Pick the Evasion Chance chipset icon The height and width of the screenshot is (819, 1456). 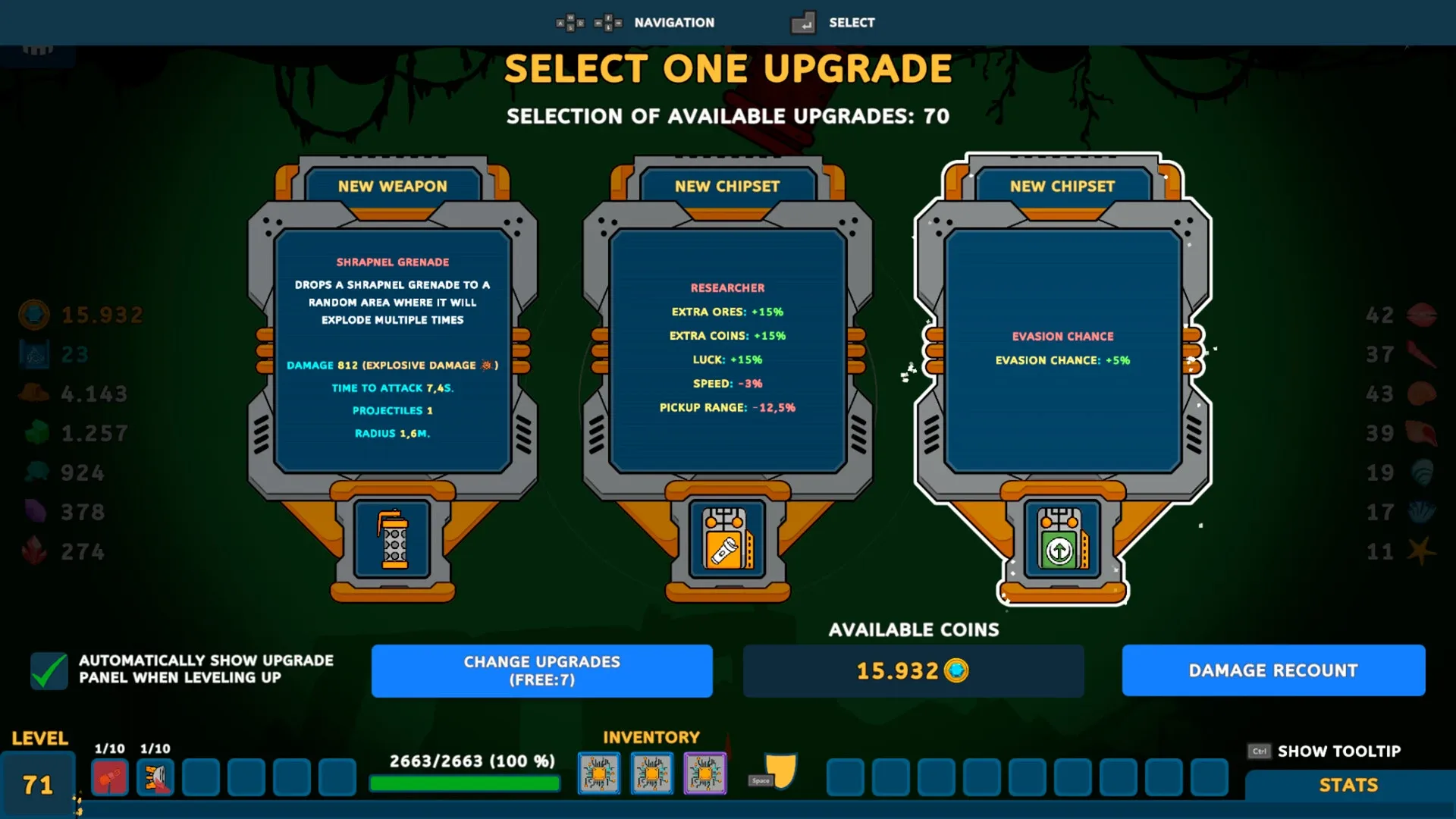1061,540
